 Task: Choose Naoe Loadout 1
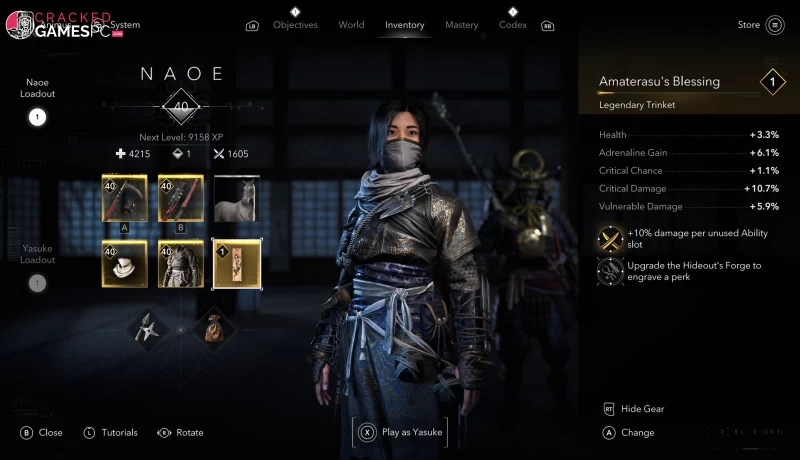click(37, 117)
